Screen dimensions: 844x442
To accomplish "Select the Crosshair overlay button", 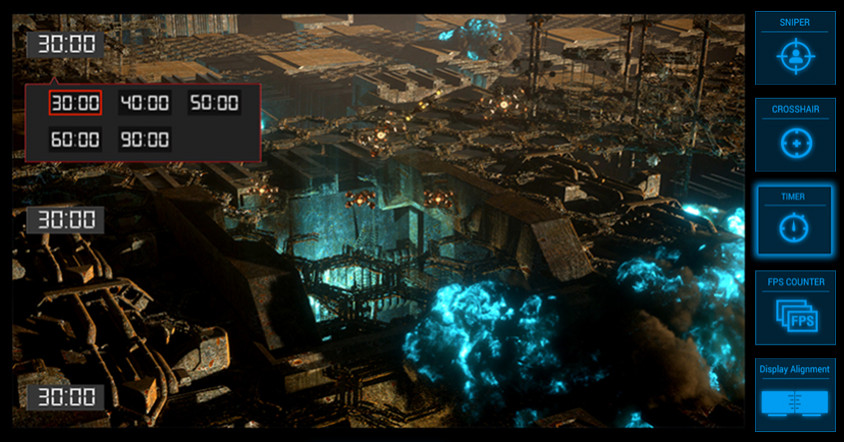I will pos(795,135).
